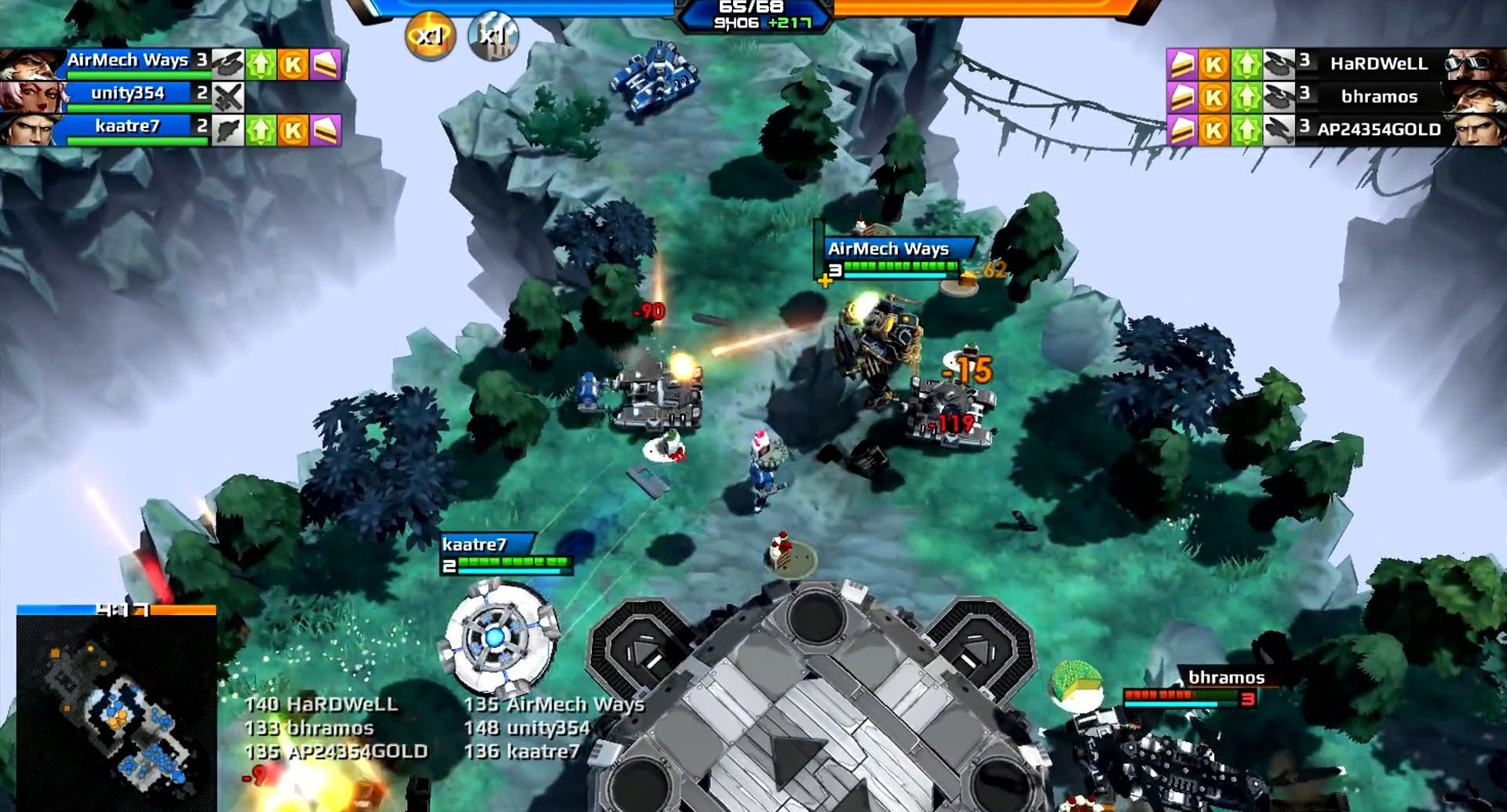Select the AirMech ship icon beside bhramos
Screen dimensions: 1507x812
pos(1279,96)
